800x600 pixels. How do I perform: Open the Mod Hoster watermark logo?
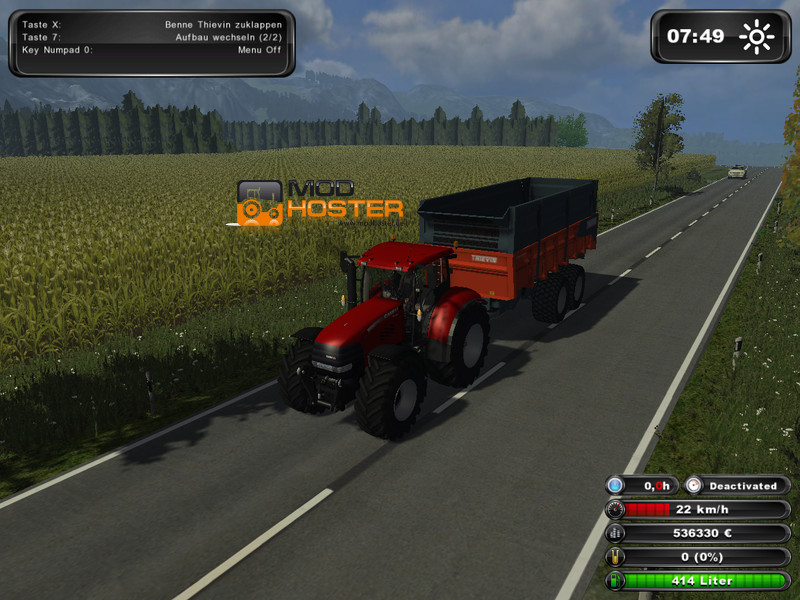(319, 204)
